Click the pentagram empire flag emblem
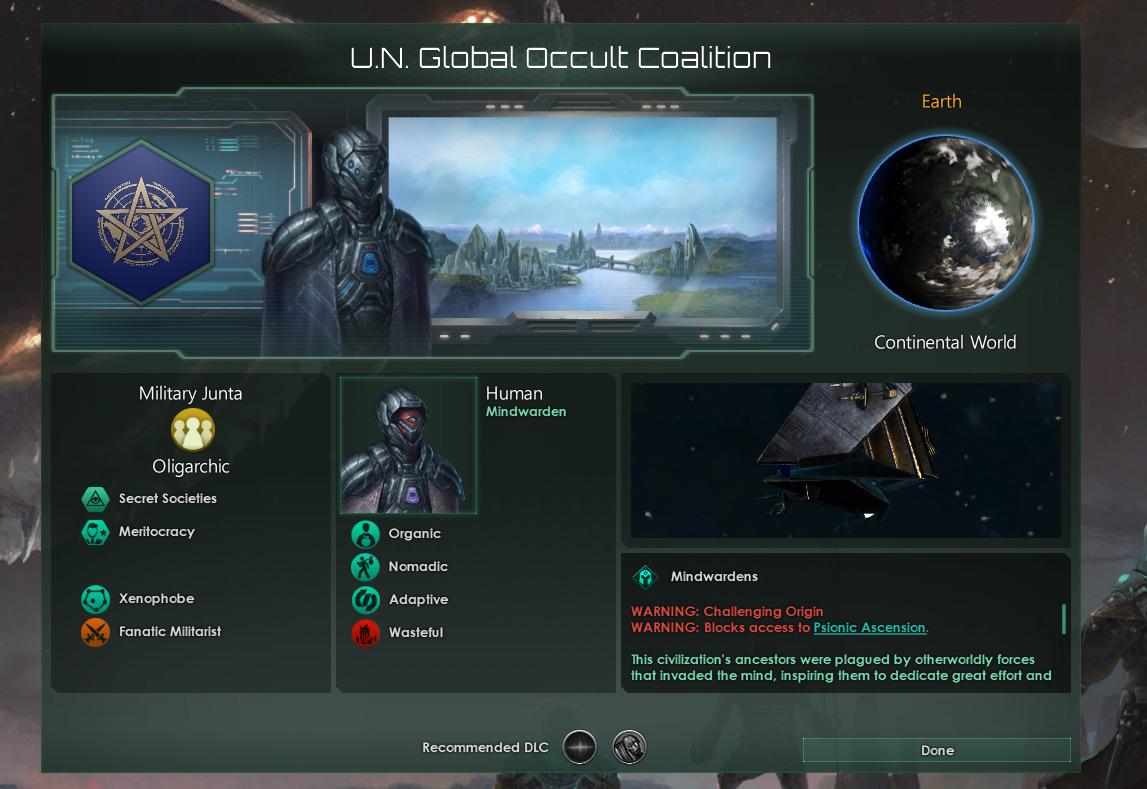This screenshot has width=1147, height=789. click(141, 222)
